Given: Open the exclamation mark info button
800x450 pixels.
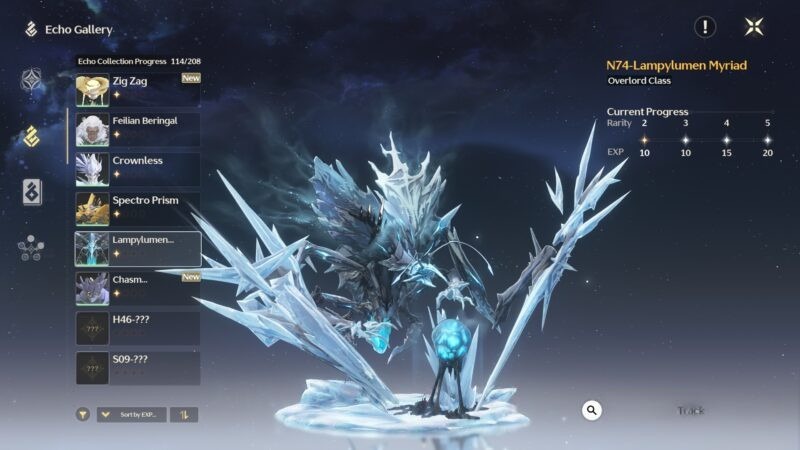Looking at the screenshot, I should coord(706,27).
